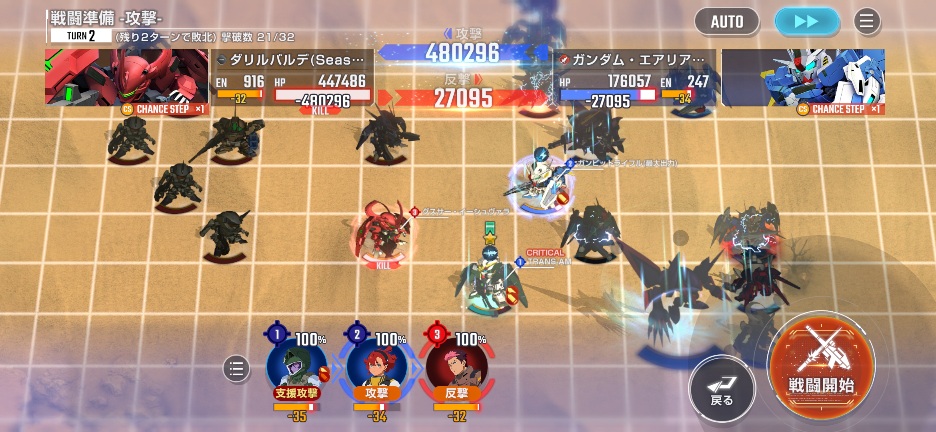
Task: Open the list button beside pilot portraits
Action: click(236, 369)
